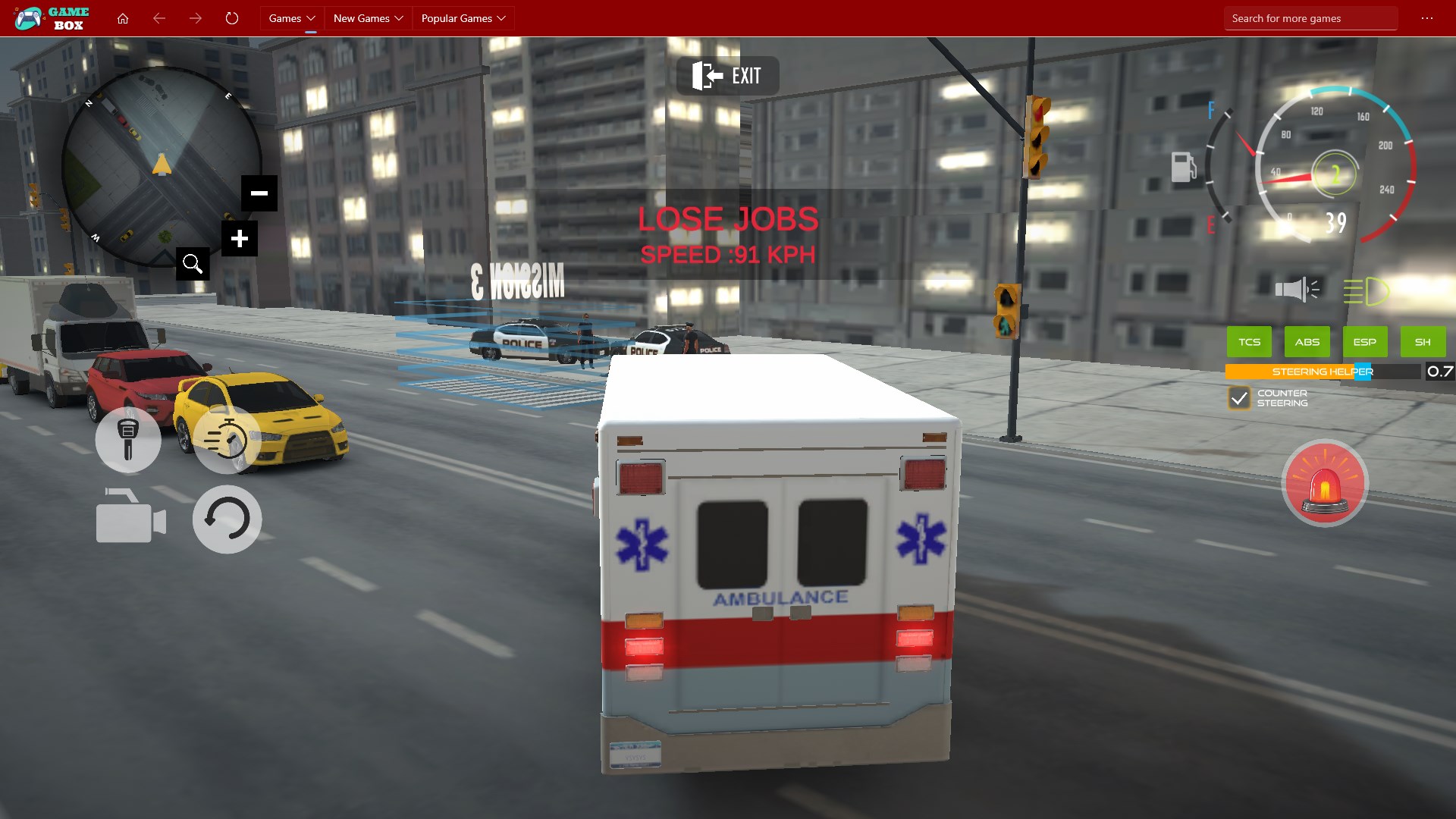Expand the New Games dropdown
The width and height of the screenshot is (1456, 819).
click(368, 17)
